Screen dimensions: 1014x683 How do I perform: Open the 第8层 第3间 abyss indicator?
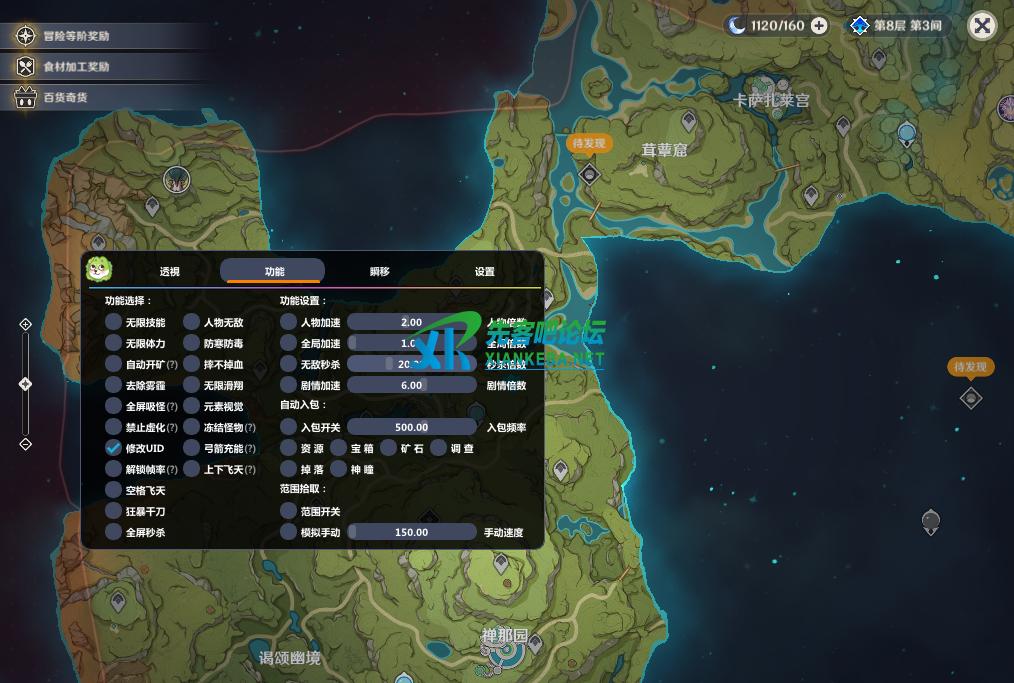pyautogui.click(x=896, y=26)
